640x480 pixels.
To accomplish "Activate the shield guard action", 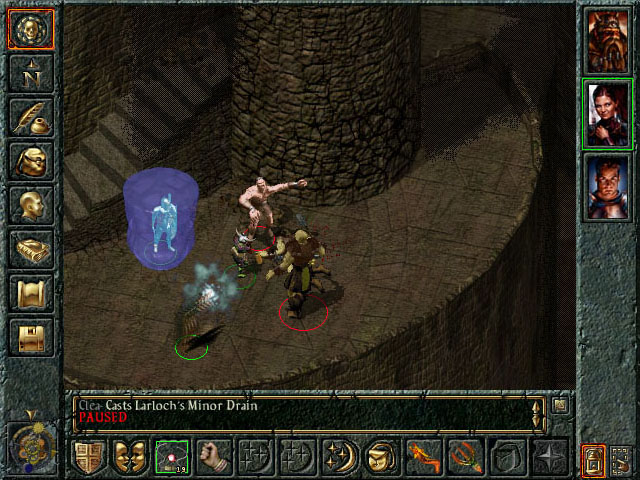I will (88, 457).
